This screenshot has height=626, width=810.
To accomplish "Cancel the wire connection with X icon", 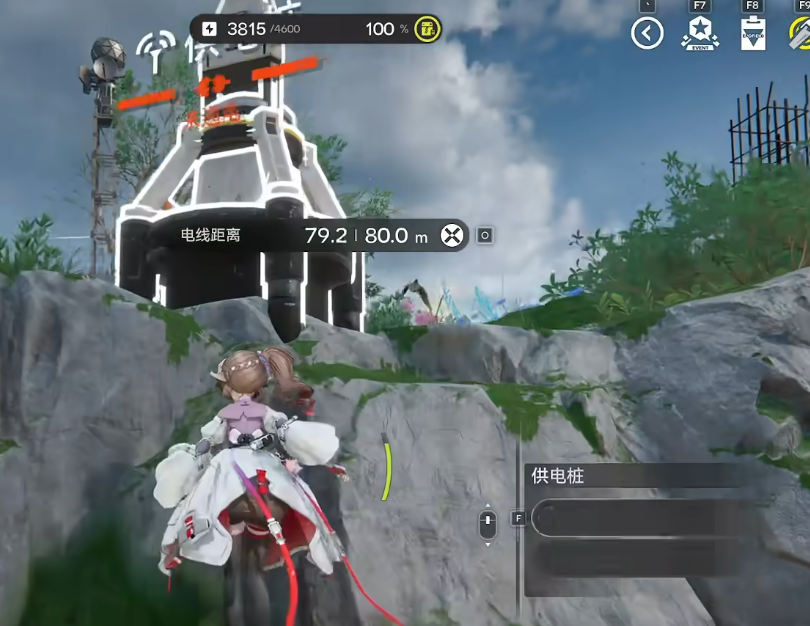I will tap(453, 235).
